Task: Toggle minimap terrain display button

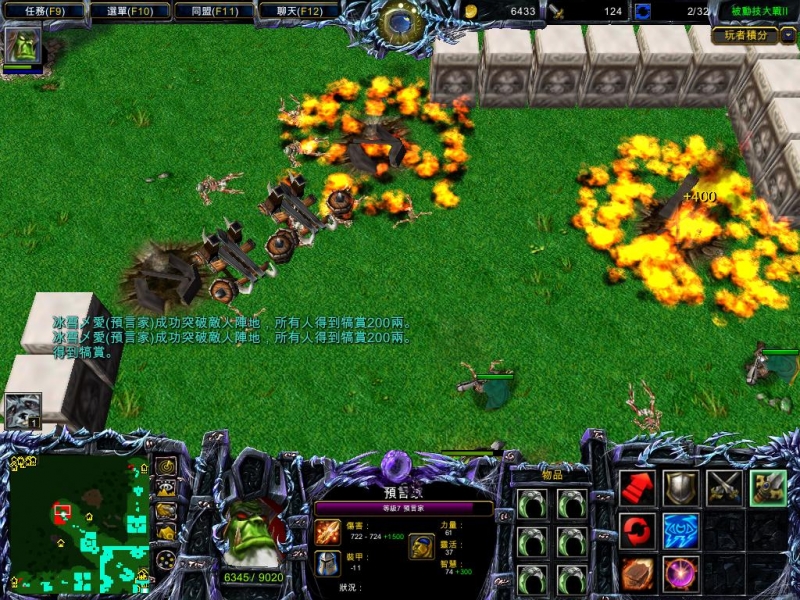Action: click(165, 487)
